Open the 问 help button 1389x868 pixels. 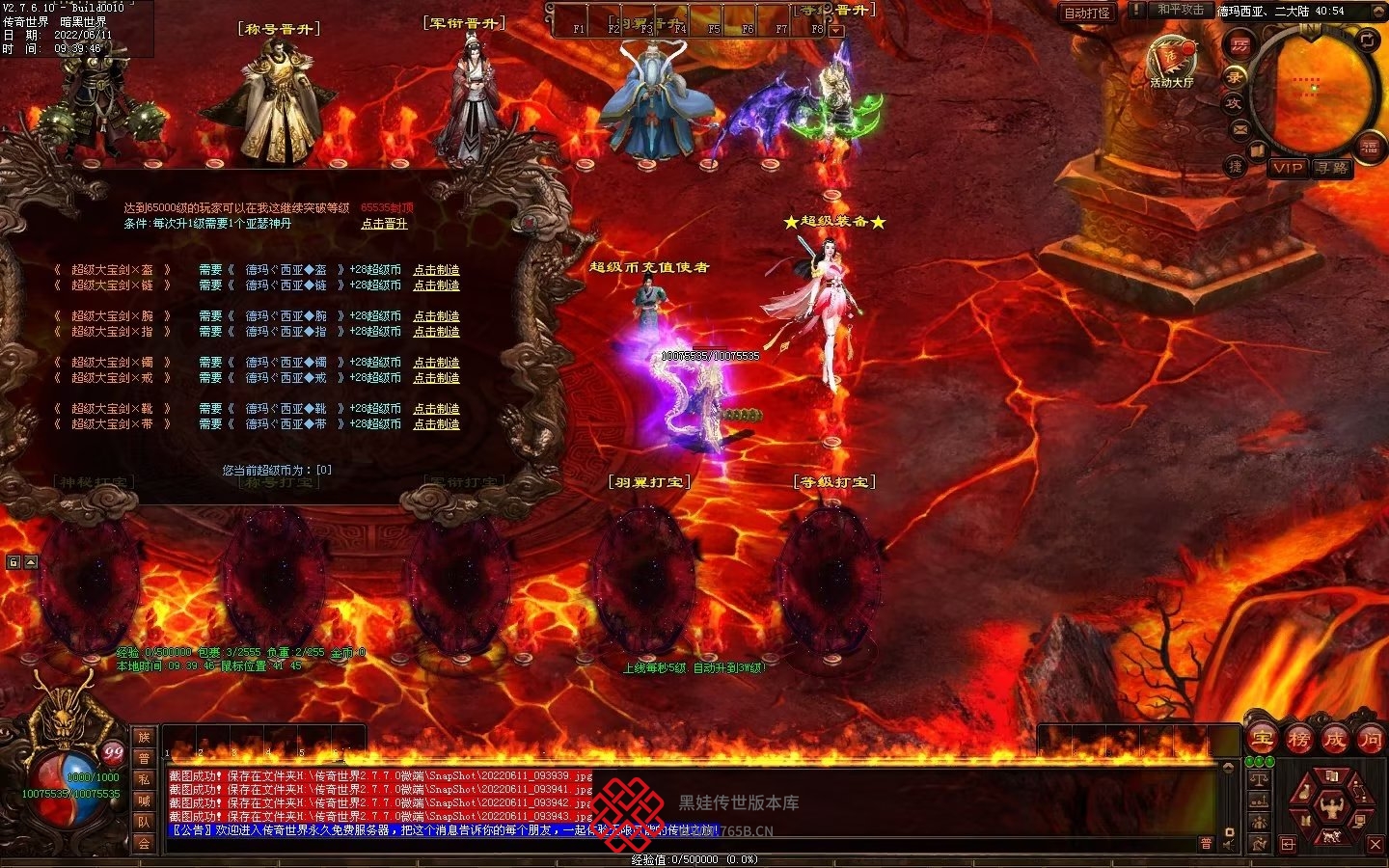[x=1370, y=740]
